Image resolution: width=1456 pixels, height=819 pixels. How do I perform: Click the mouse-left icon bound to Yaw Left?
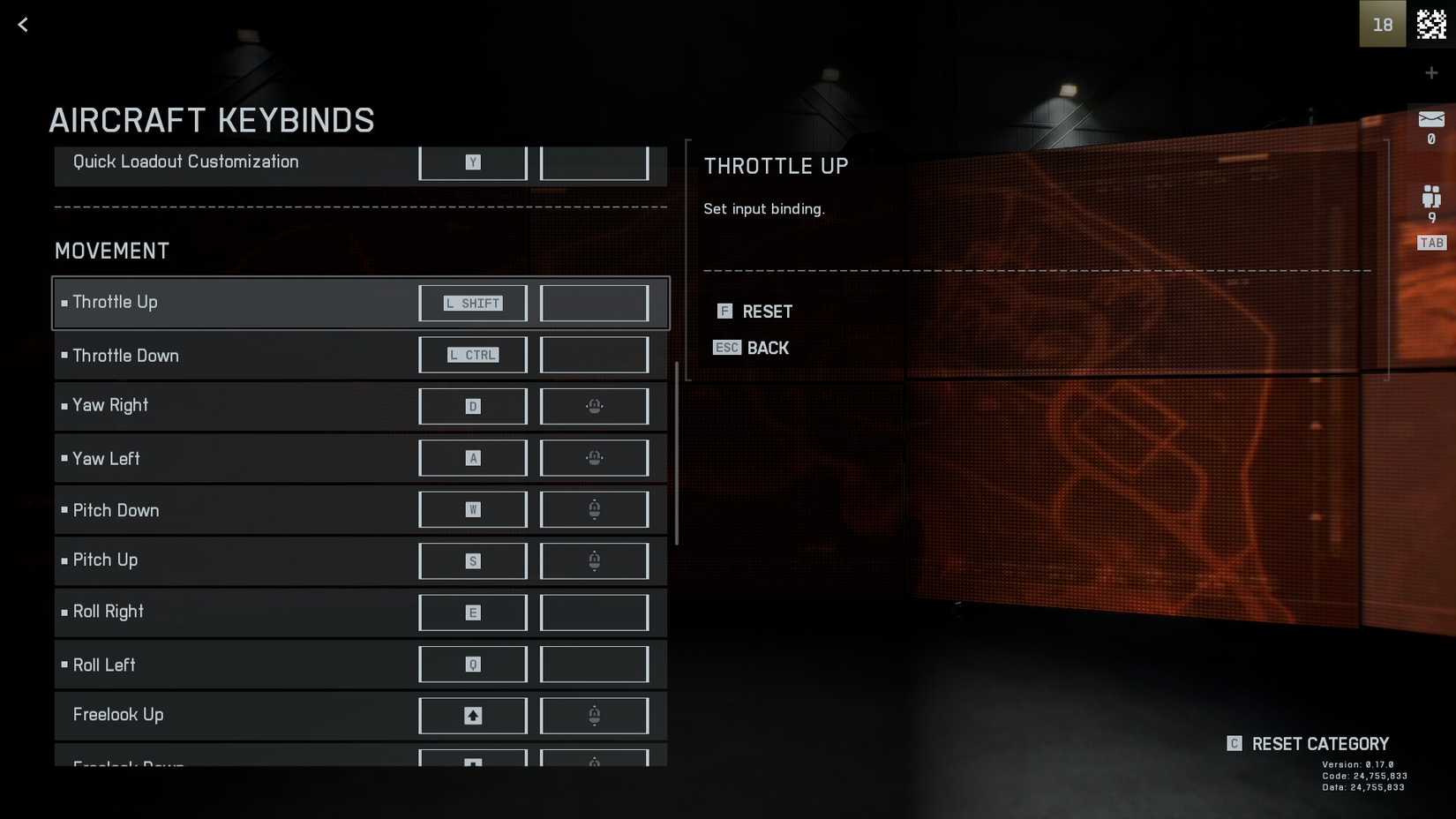[x=594, y=457]
